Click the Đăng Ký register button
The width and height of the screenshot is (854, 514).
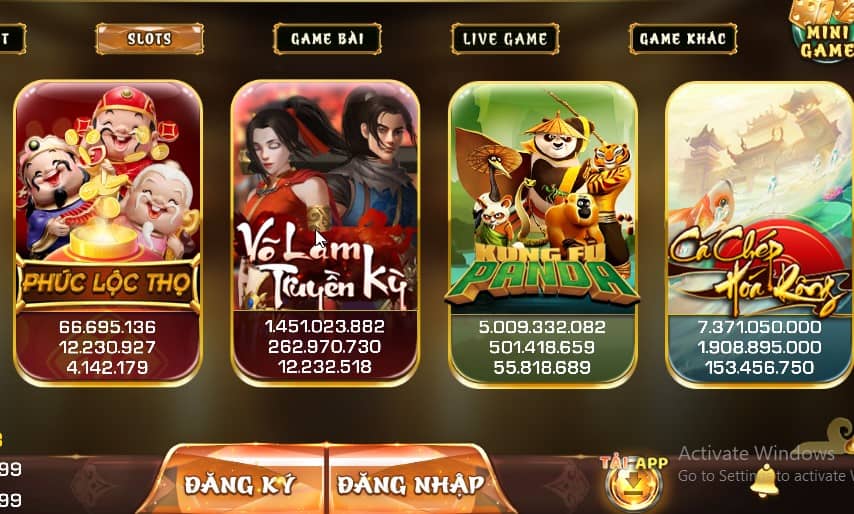240,484
